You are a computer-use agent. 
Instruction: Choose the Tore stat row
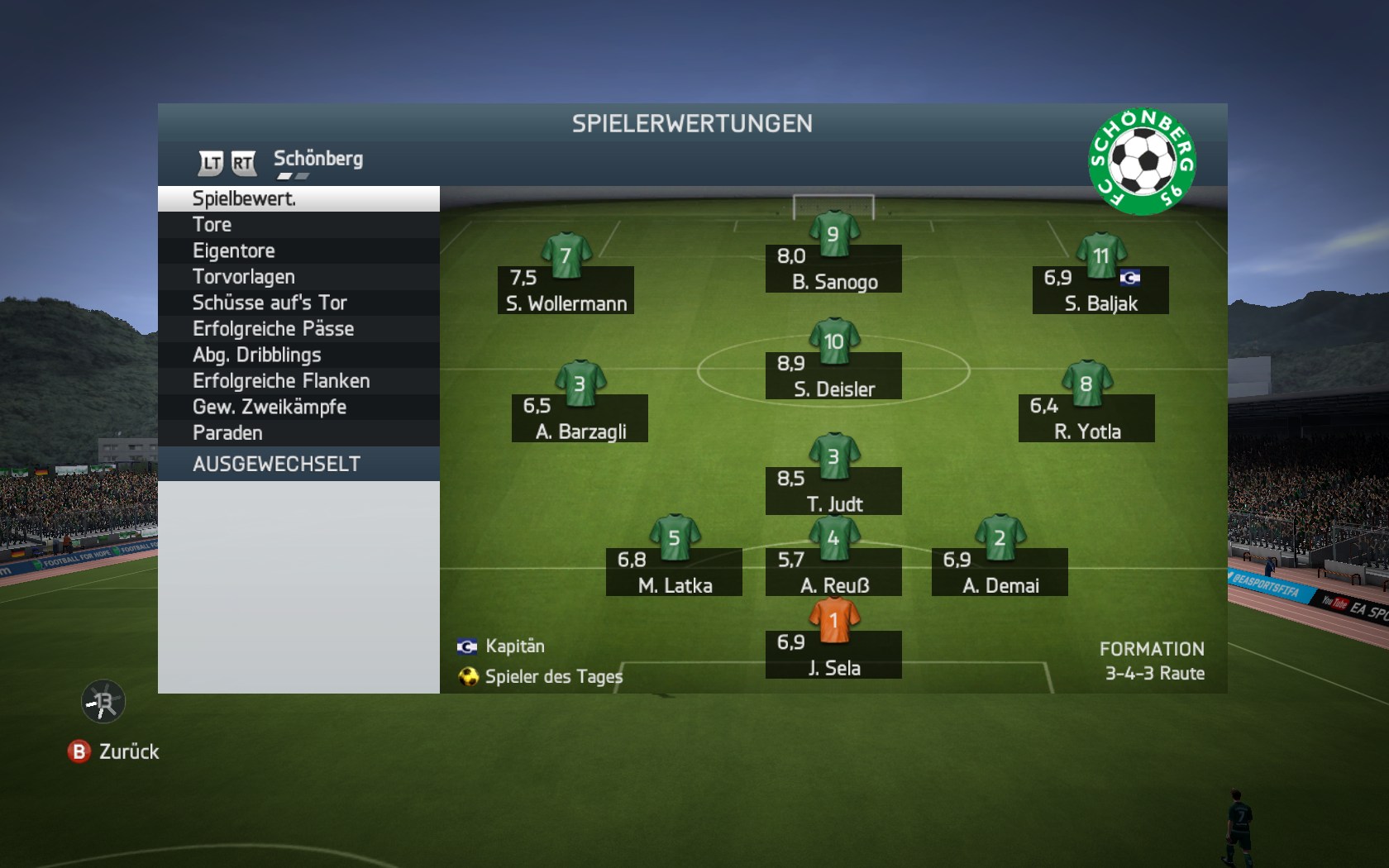[298, 225]
